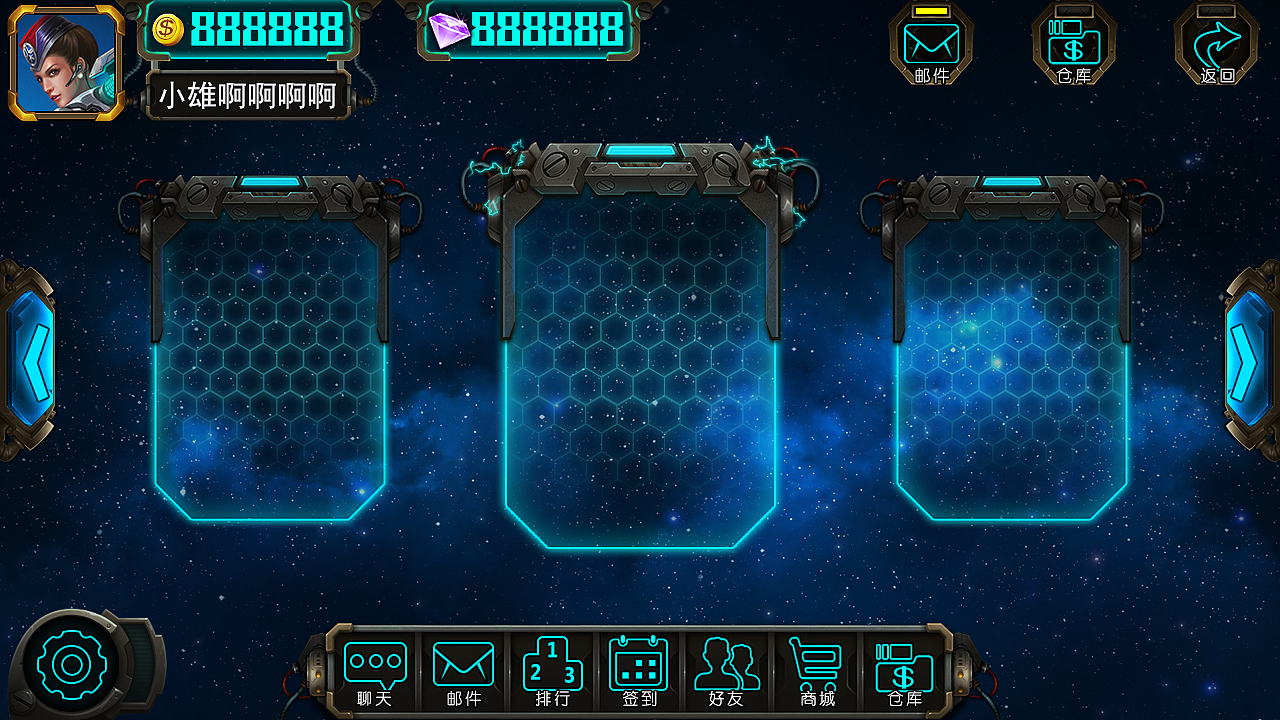Open the player avatar portrait

click(66, 60)
